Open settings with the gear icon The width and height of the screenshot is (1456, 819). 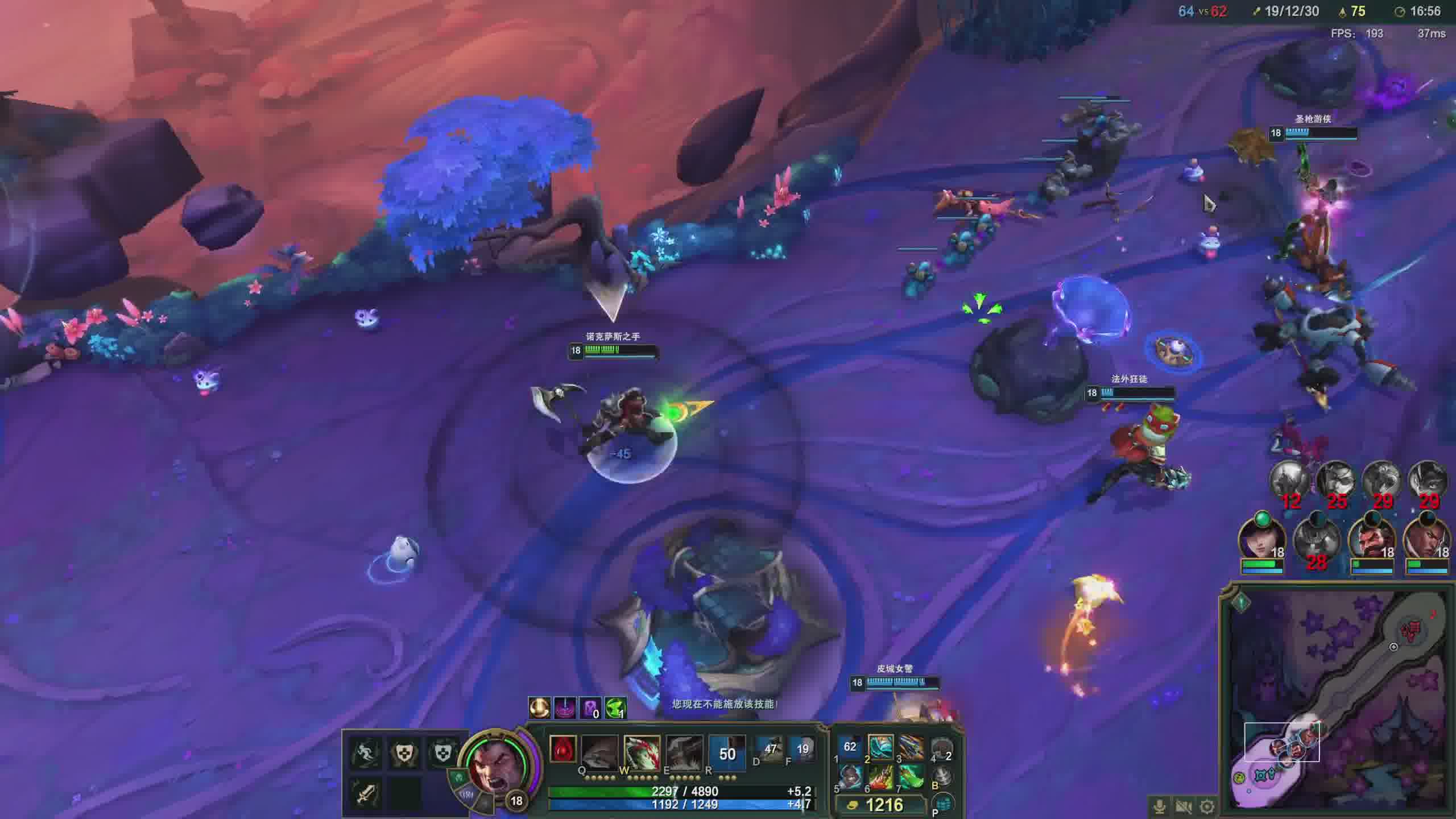point(1207,806)
